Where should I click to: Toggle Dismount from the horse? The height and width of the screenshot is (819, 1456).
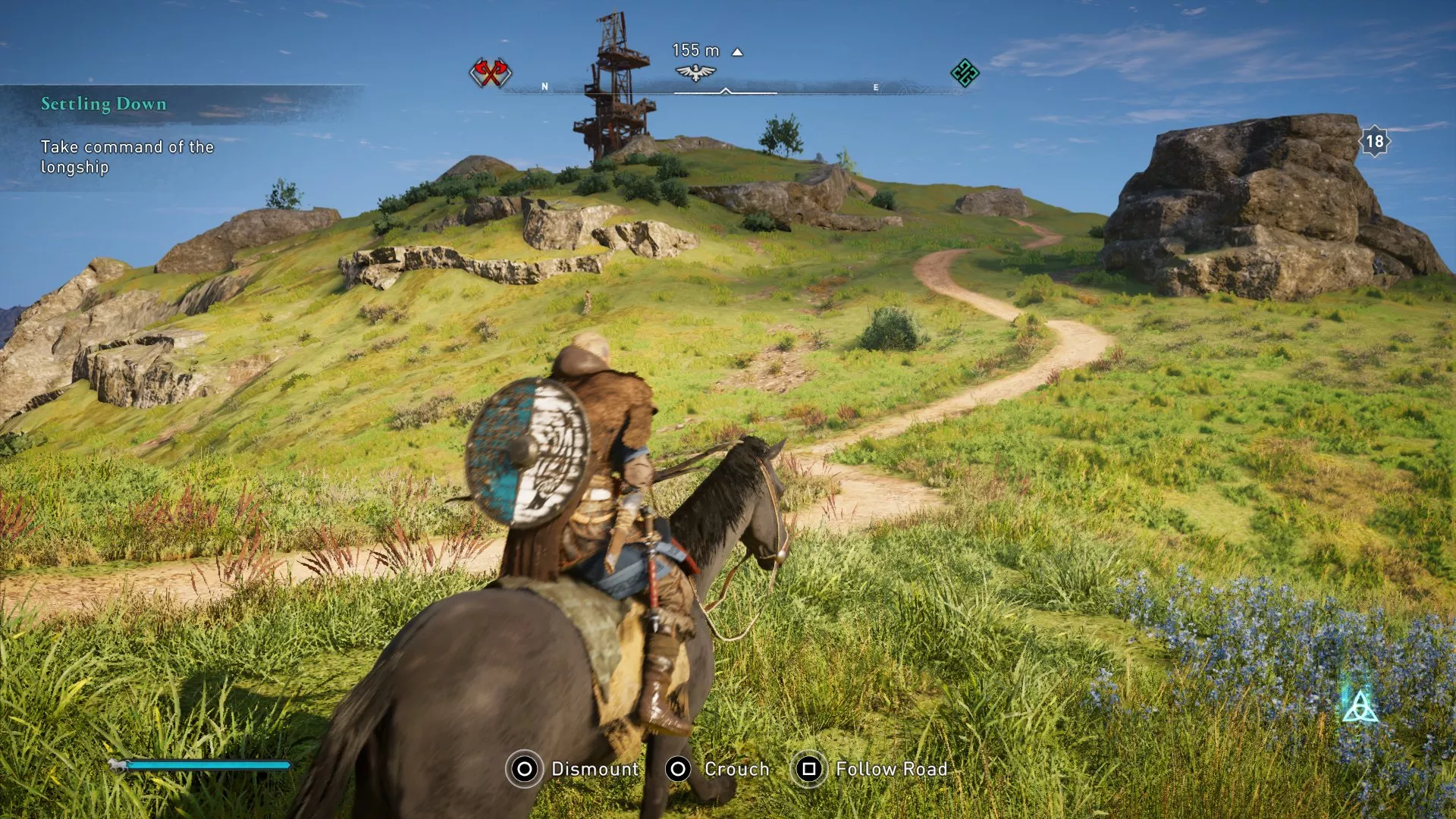[x=595, y=769]
